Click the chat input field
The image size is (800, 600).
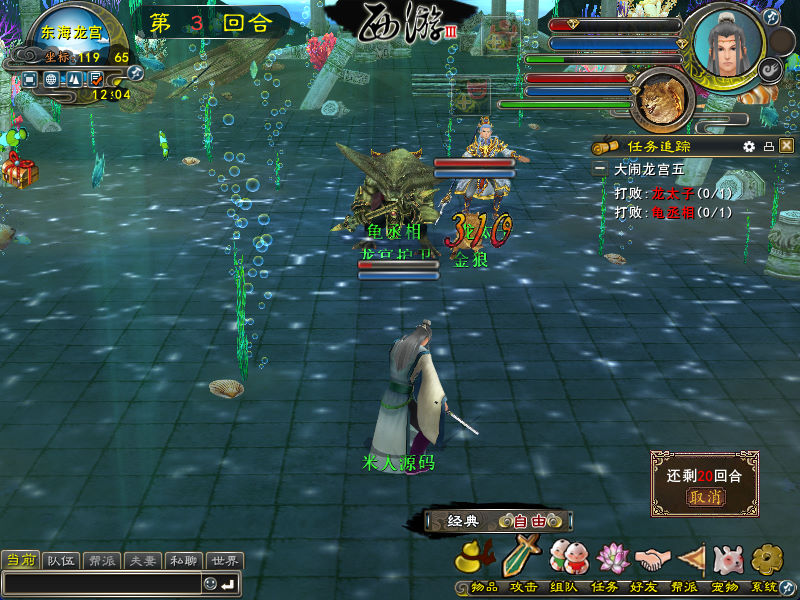(x=100, y=583)
